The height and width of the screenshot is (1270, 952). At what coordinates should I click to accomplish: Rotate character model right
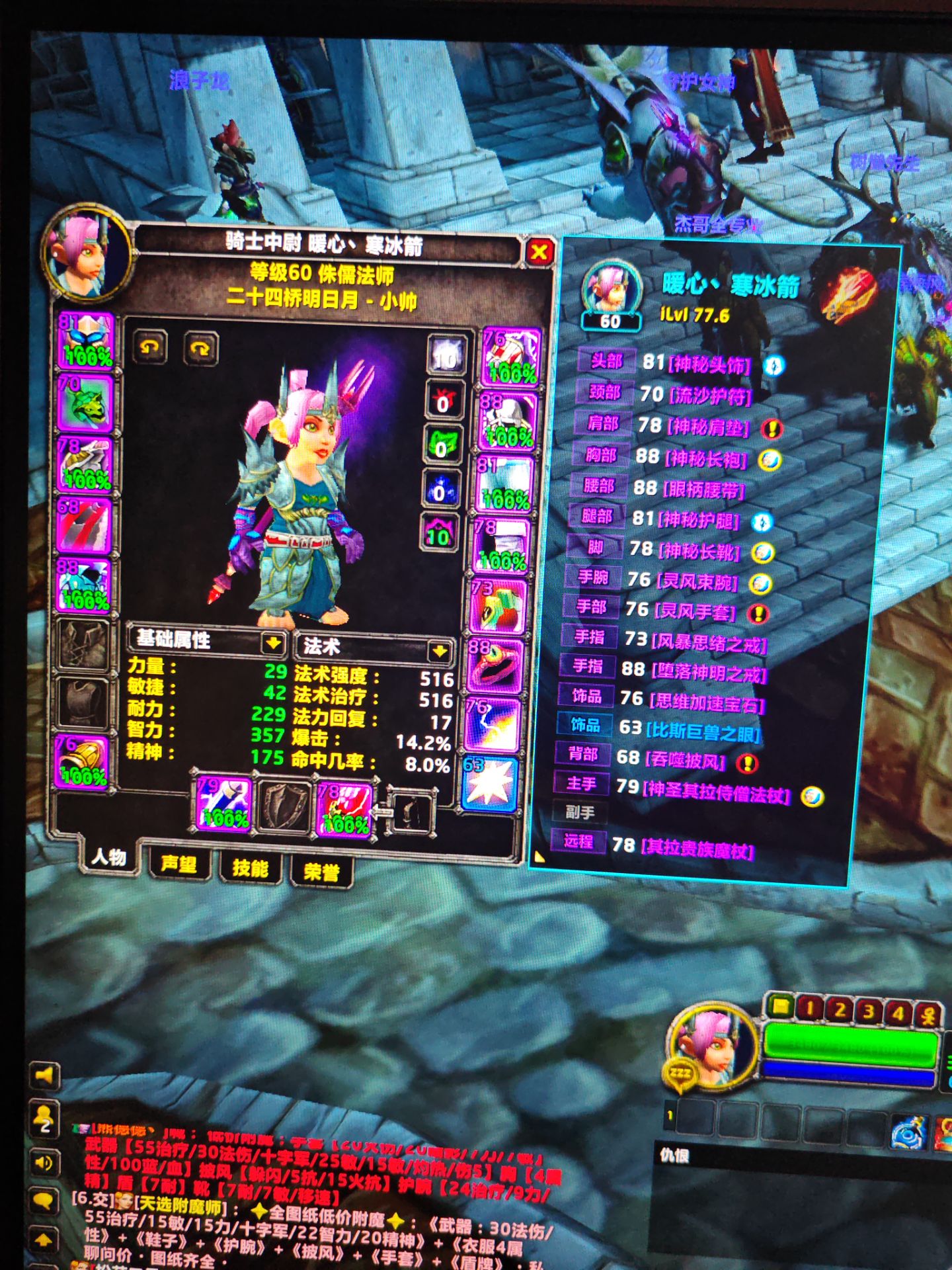(200, 349)
